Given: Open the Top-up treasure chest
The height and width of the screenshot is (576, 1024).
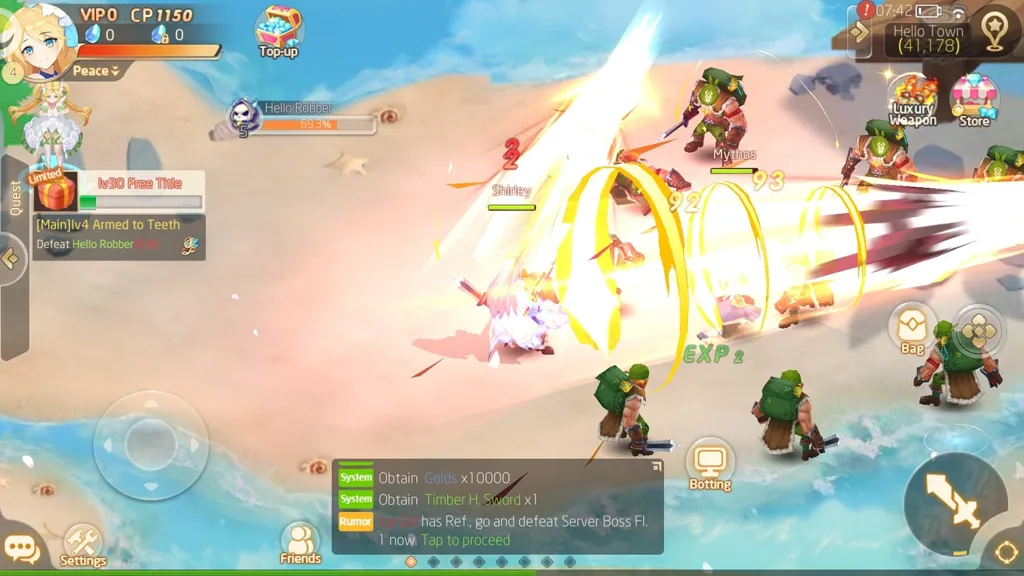Looking at the screenshot, I should [x=278, y=31].
